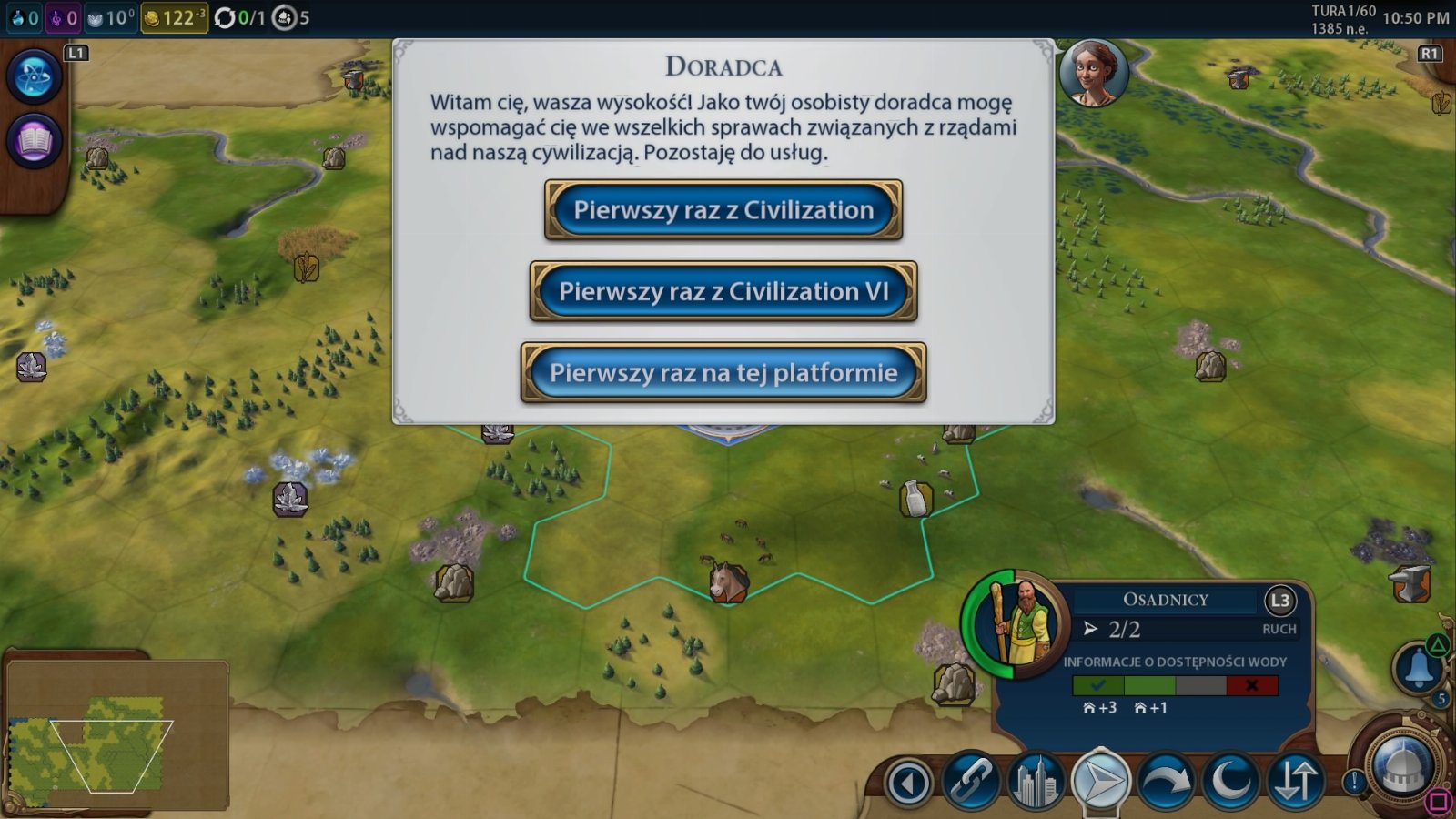The width and height of the screenshot is (1456, 819).
Task: Open the science research tree icon
Action: pyautogui.click(x=34, y=76)
